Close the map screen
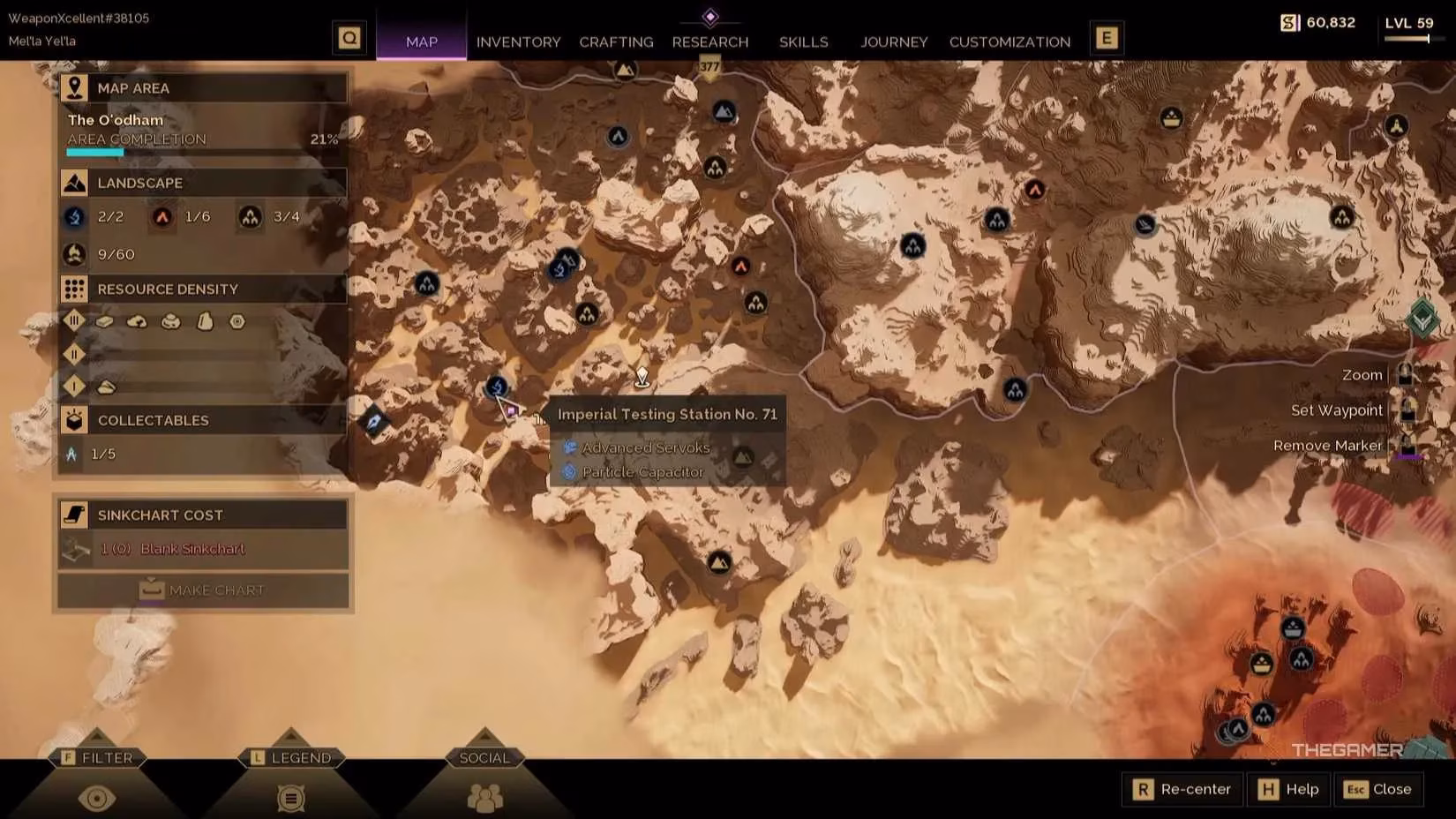The image size is (1456, 819). [1378, 789]
